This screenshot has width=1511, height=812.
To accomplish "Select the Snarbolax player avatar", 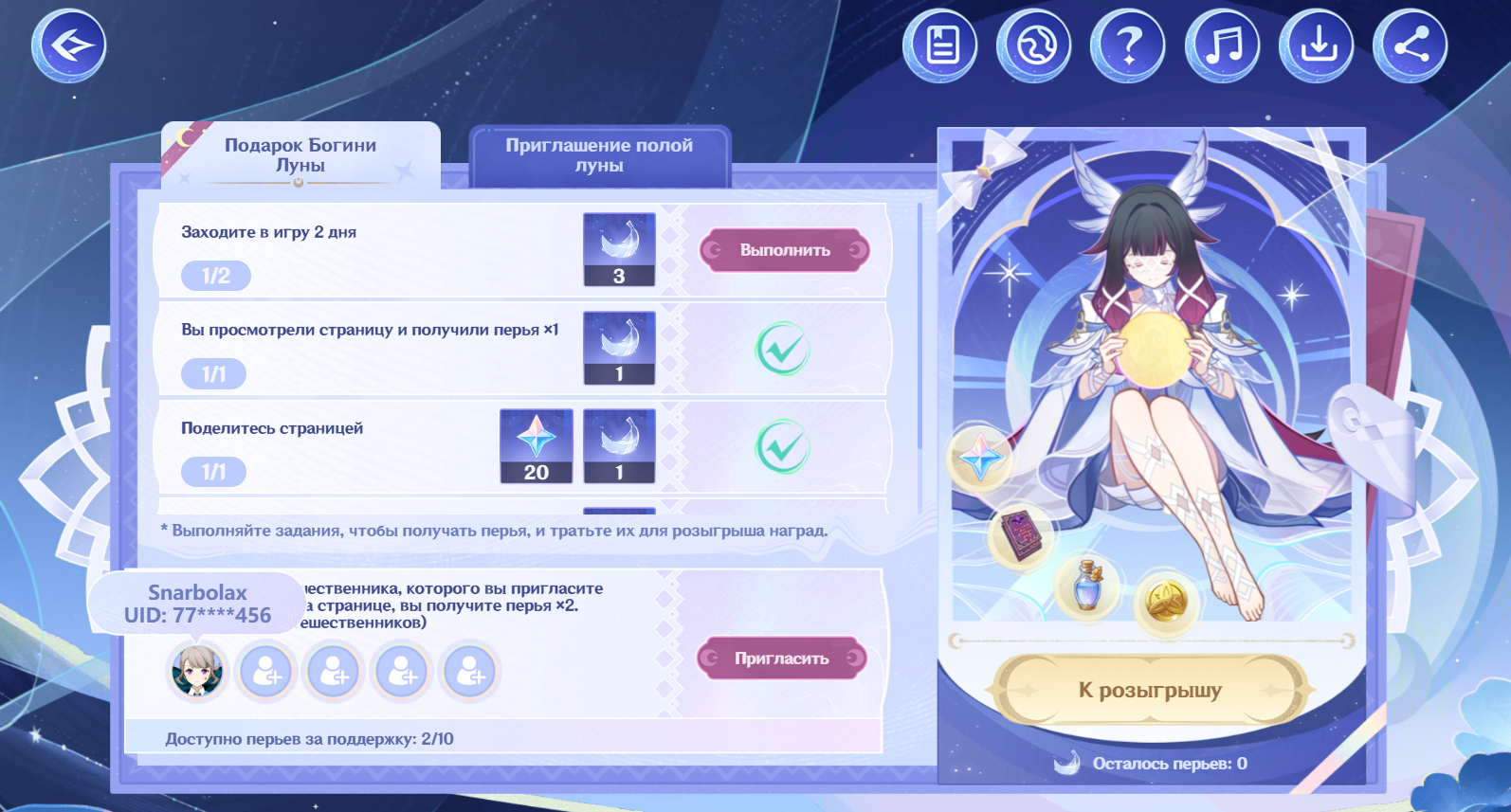I will pos(197,671).
